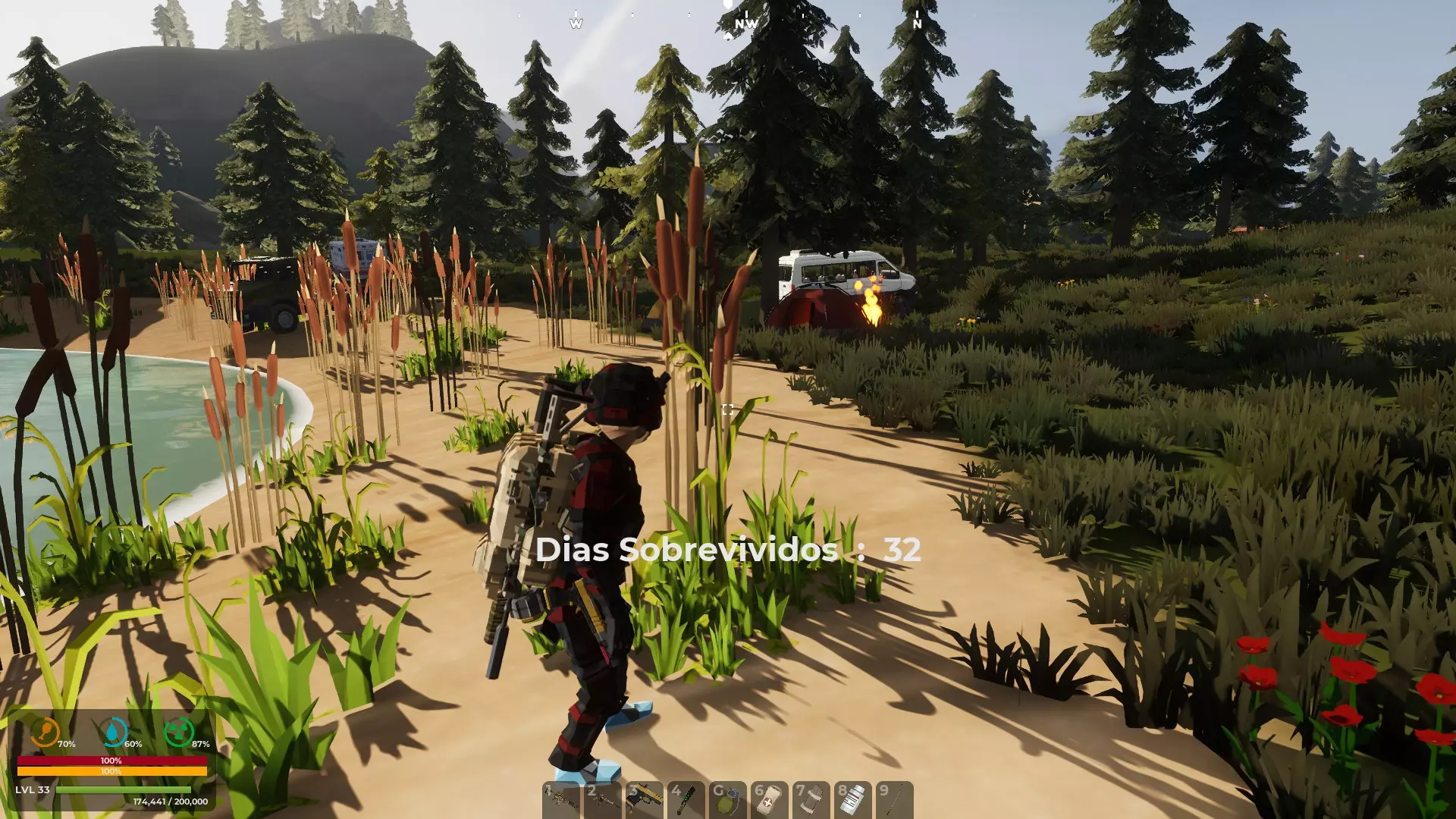Select the camo rifle in slot 1
Screen dimensions: 1456x819
(561, 800)
